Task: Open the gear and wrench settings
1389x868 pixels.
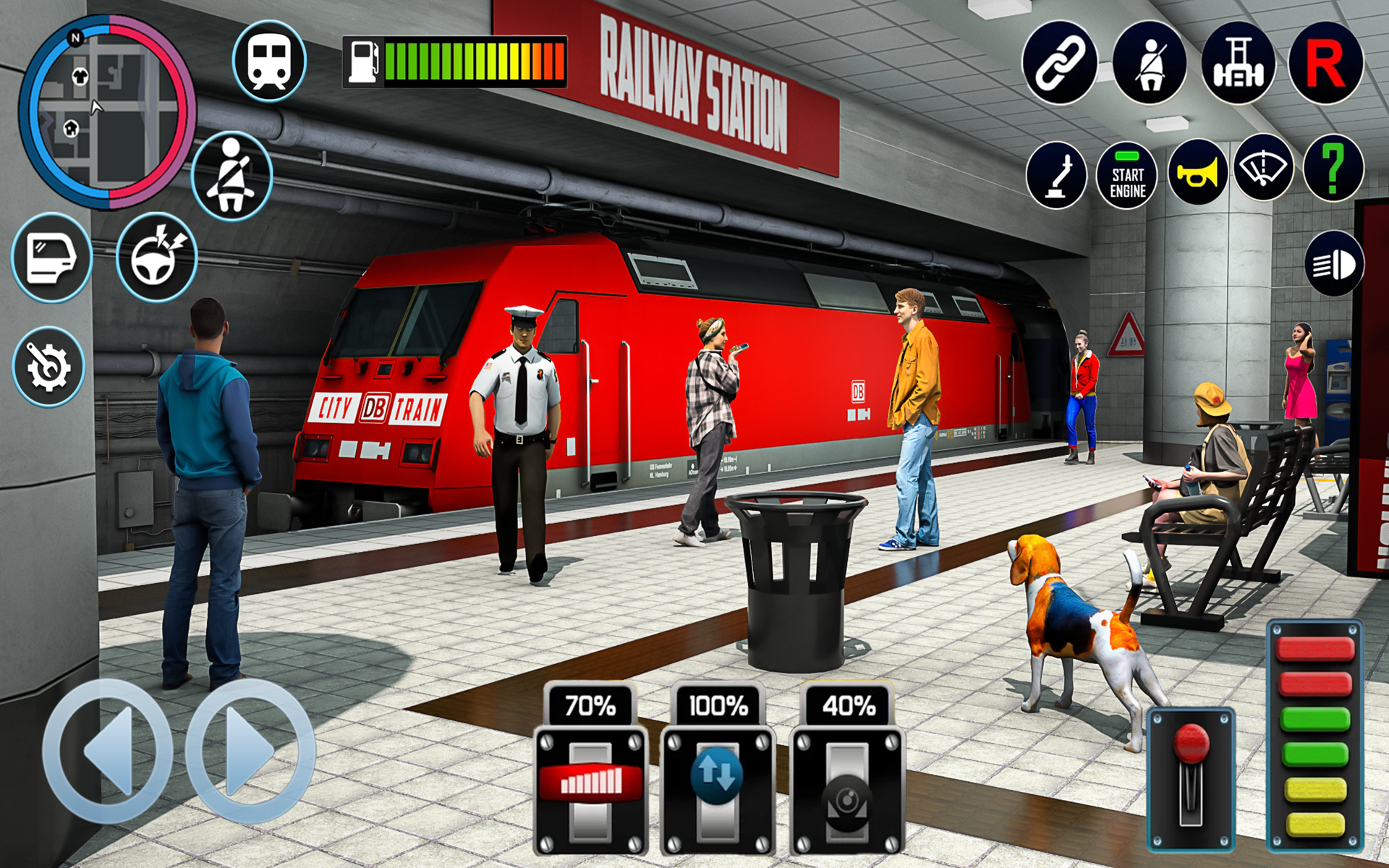Action: 48,366
